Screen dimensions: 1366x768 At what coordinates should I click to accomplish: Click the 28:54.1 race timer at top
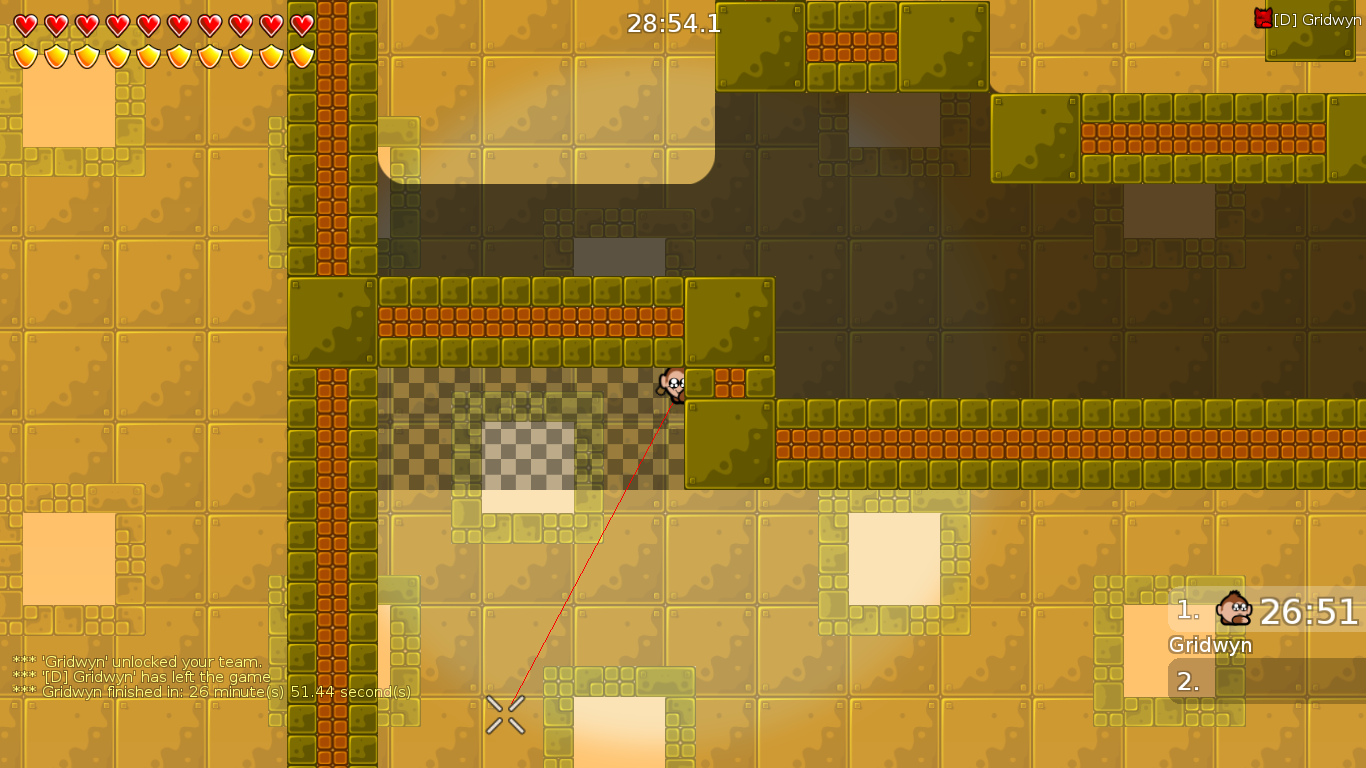[674, 24]
